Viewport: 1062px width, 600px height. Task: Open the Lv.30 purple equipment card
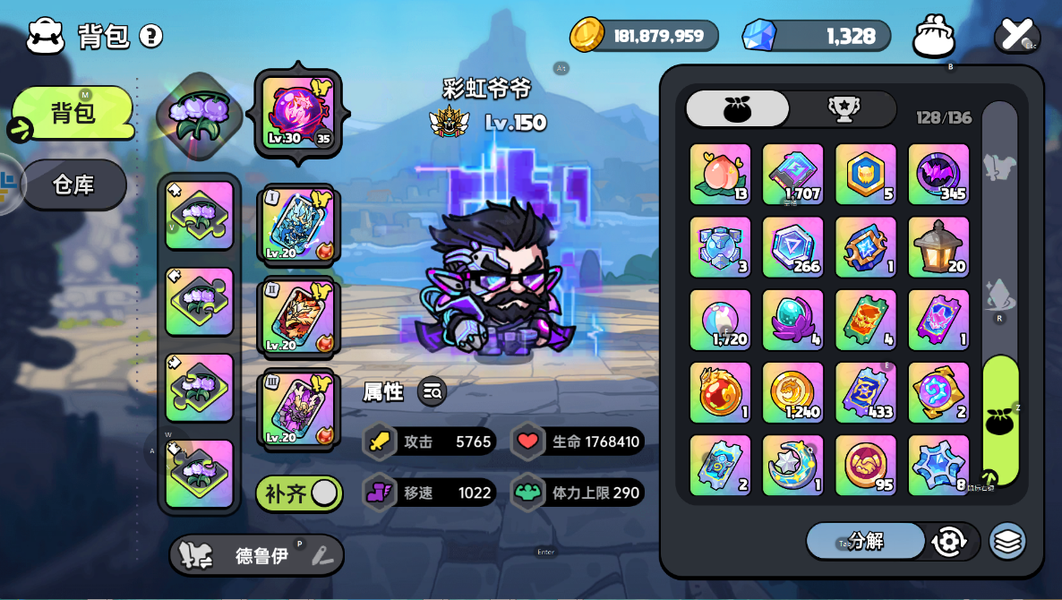tap(298, 113)
